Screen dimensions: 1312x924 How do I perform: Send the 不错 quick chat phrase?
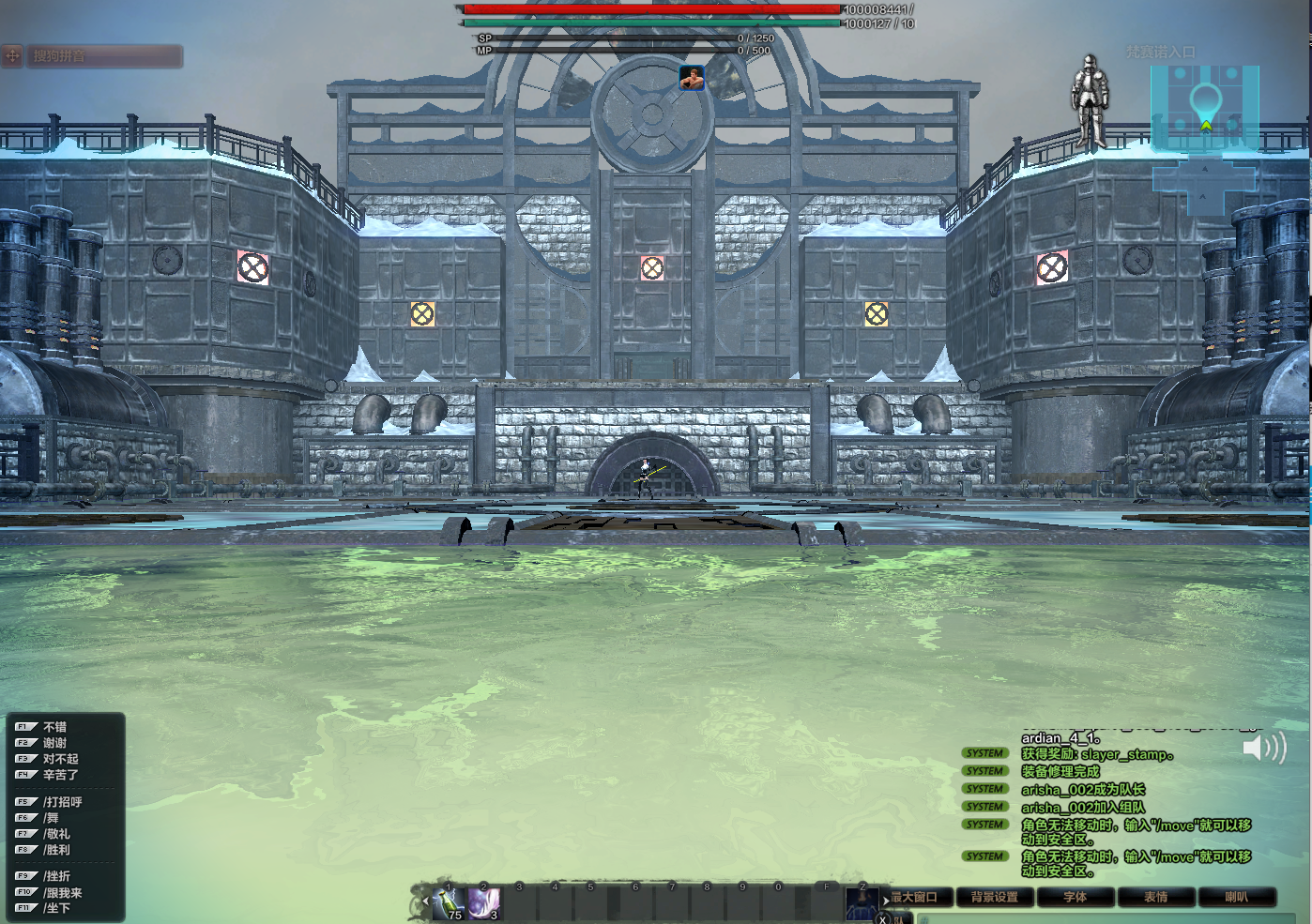(x=54, y=727)
